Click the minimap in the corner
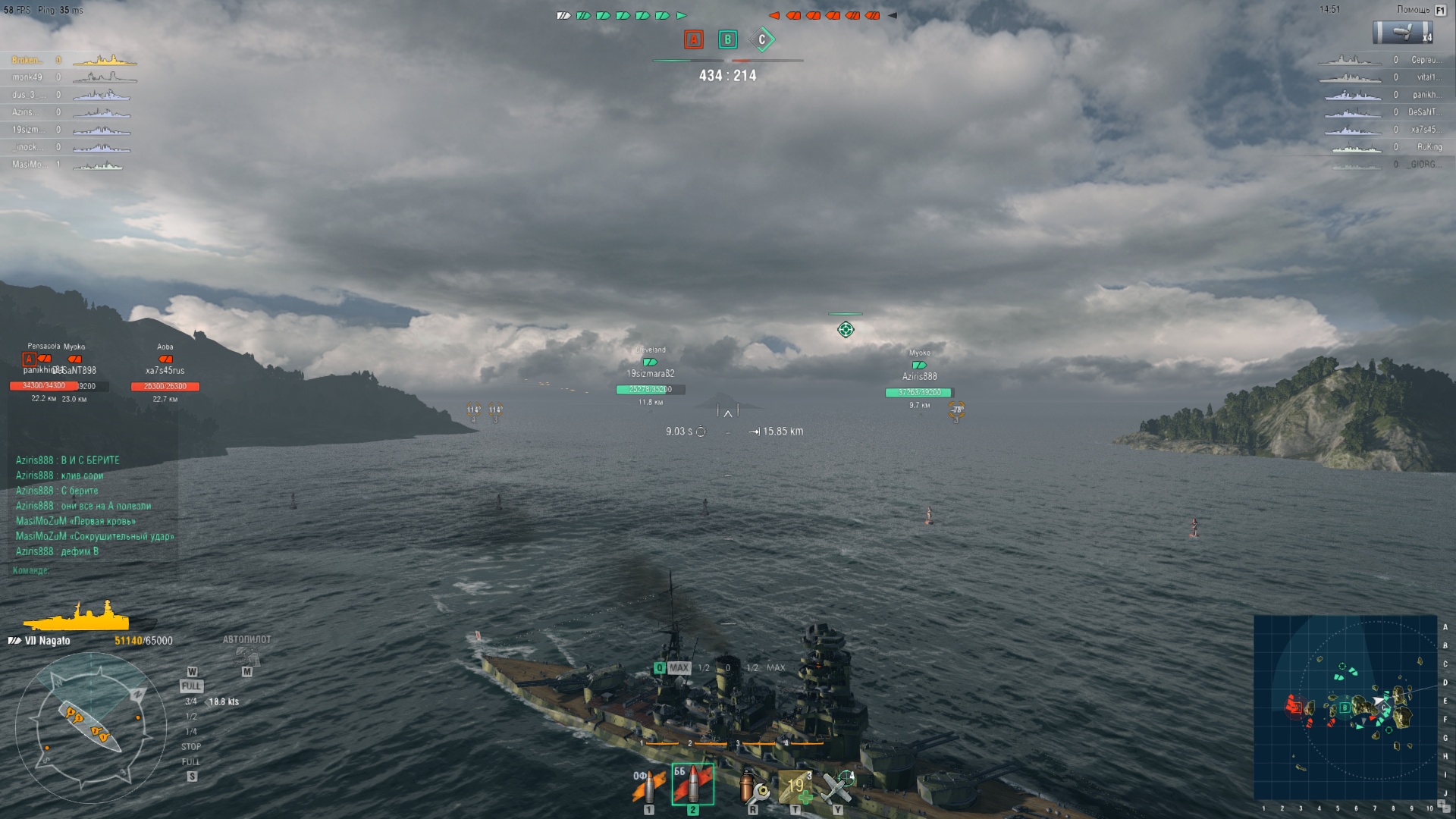1456x819 pixels. click(1345, 707)
